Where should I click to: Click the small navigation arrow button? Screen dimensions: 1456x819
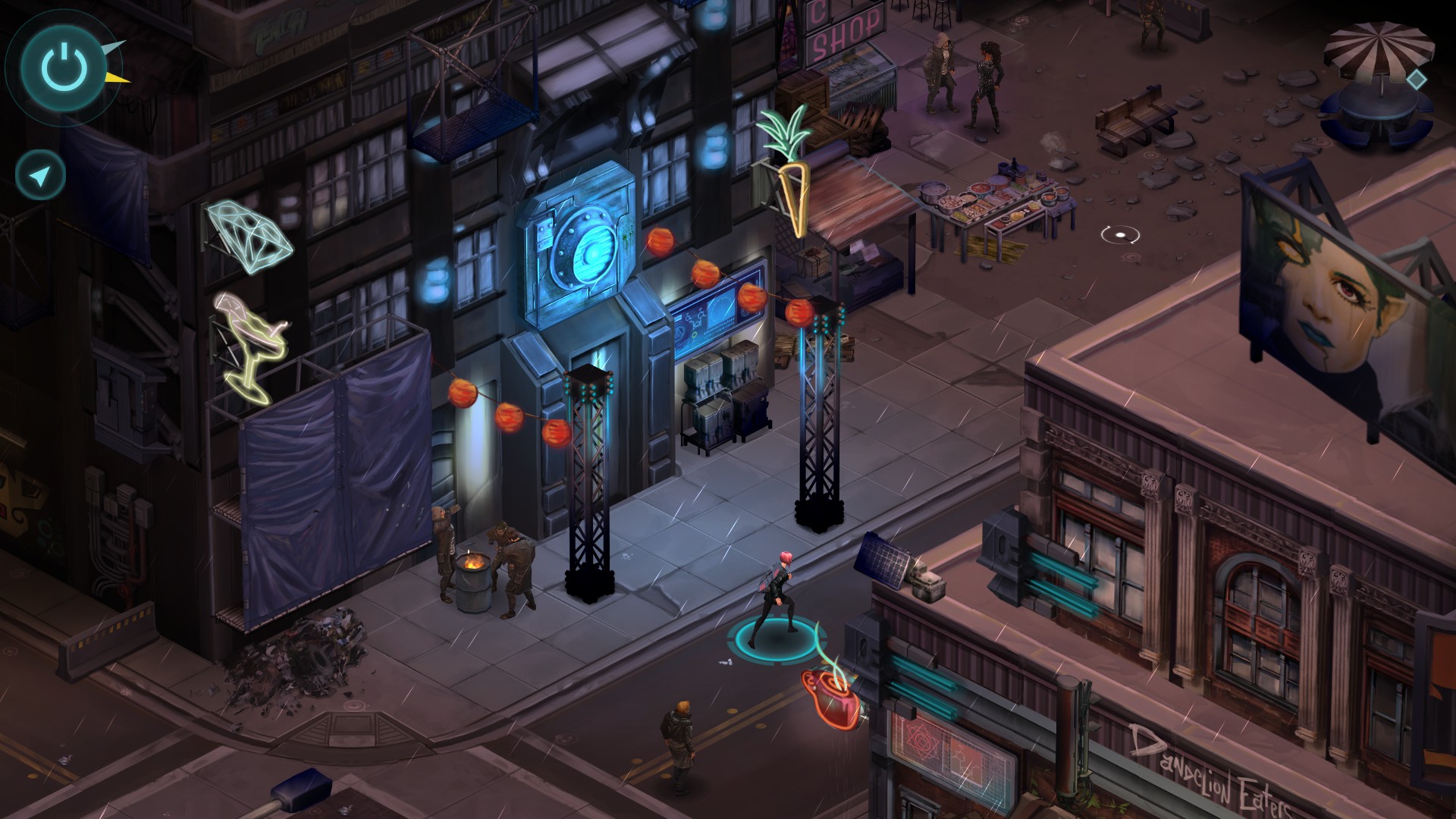[x=40, y=176]
